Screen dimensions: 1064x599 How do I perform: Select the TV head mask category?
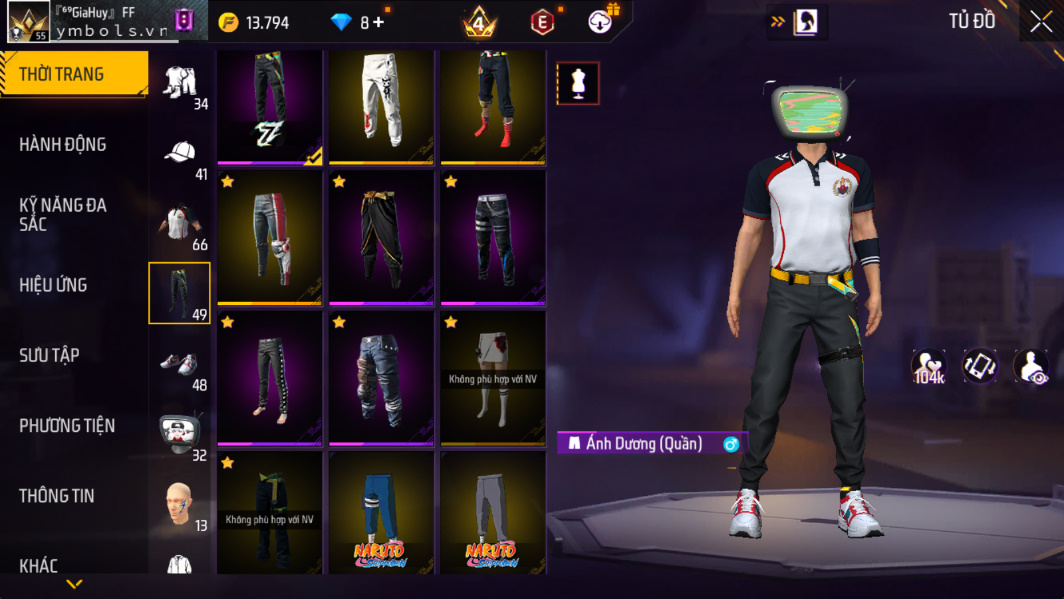pos(180,433)
